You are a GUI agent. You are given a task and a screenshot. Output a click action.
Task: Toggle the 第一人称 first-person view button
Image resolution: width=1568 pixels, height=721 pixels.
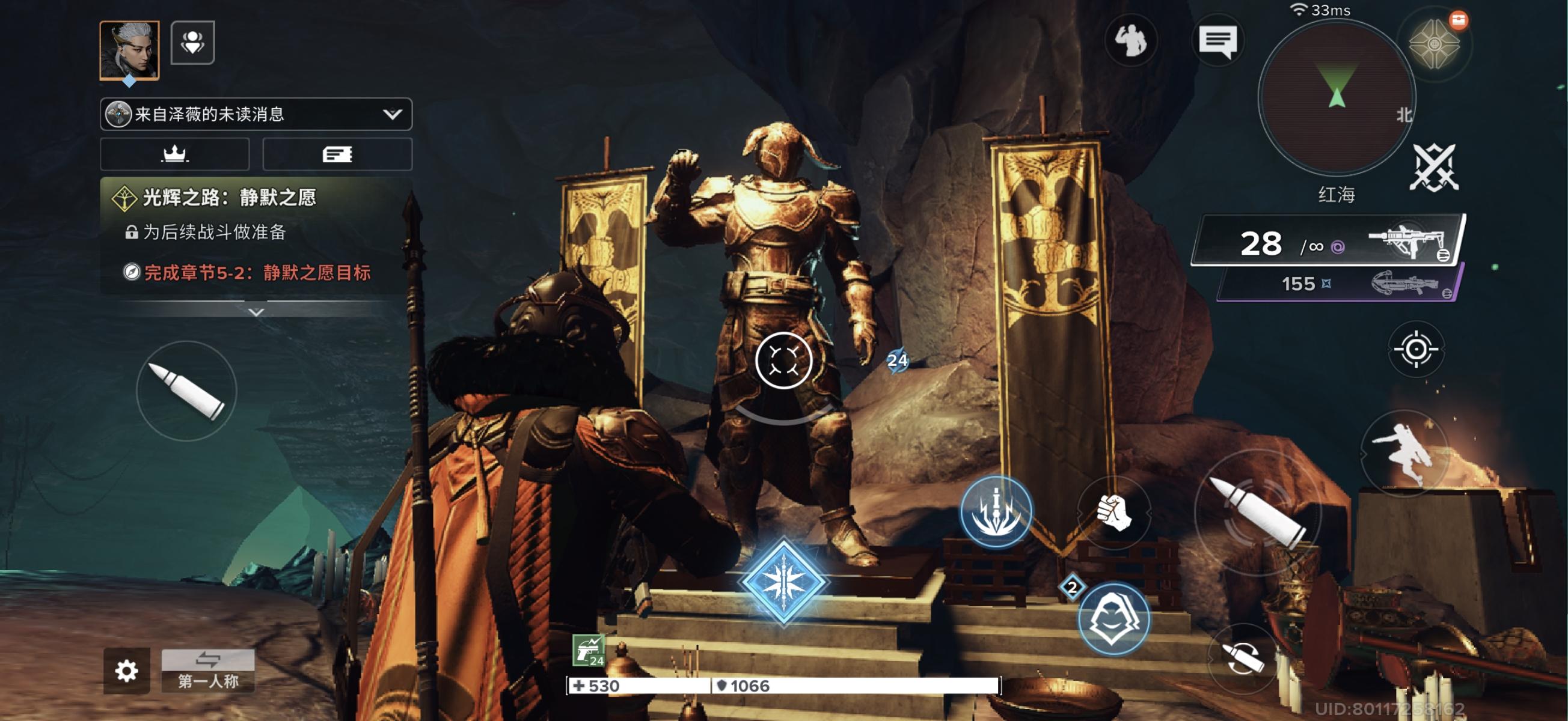click(207, 671)
